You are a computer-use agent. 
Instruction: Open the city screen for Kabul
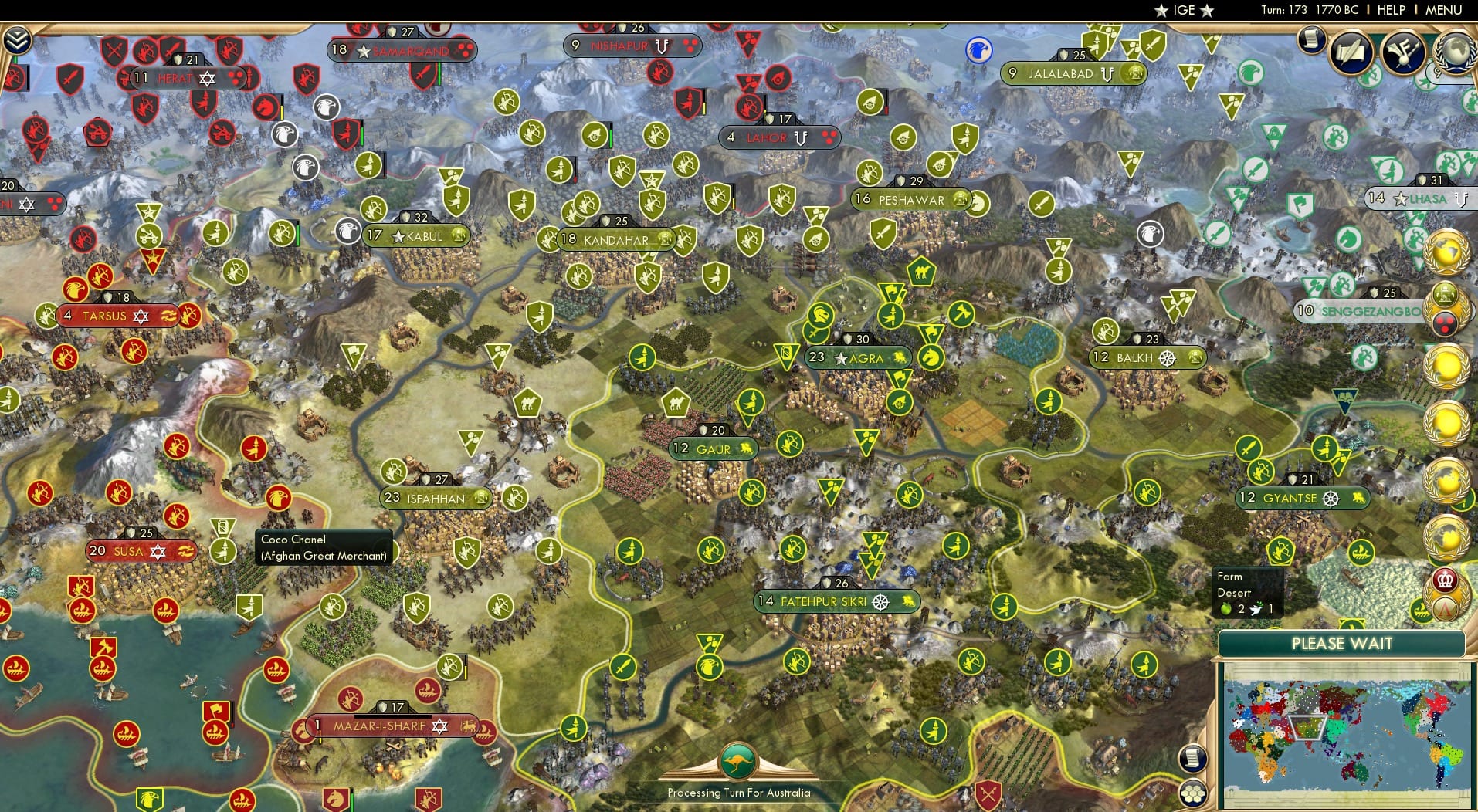[x=418, y=237]
